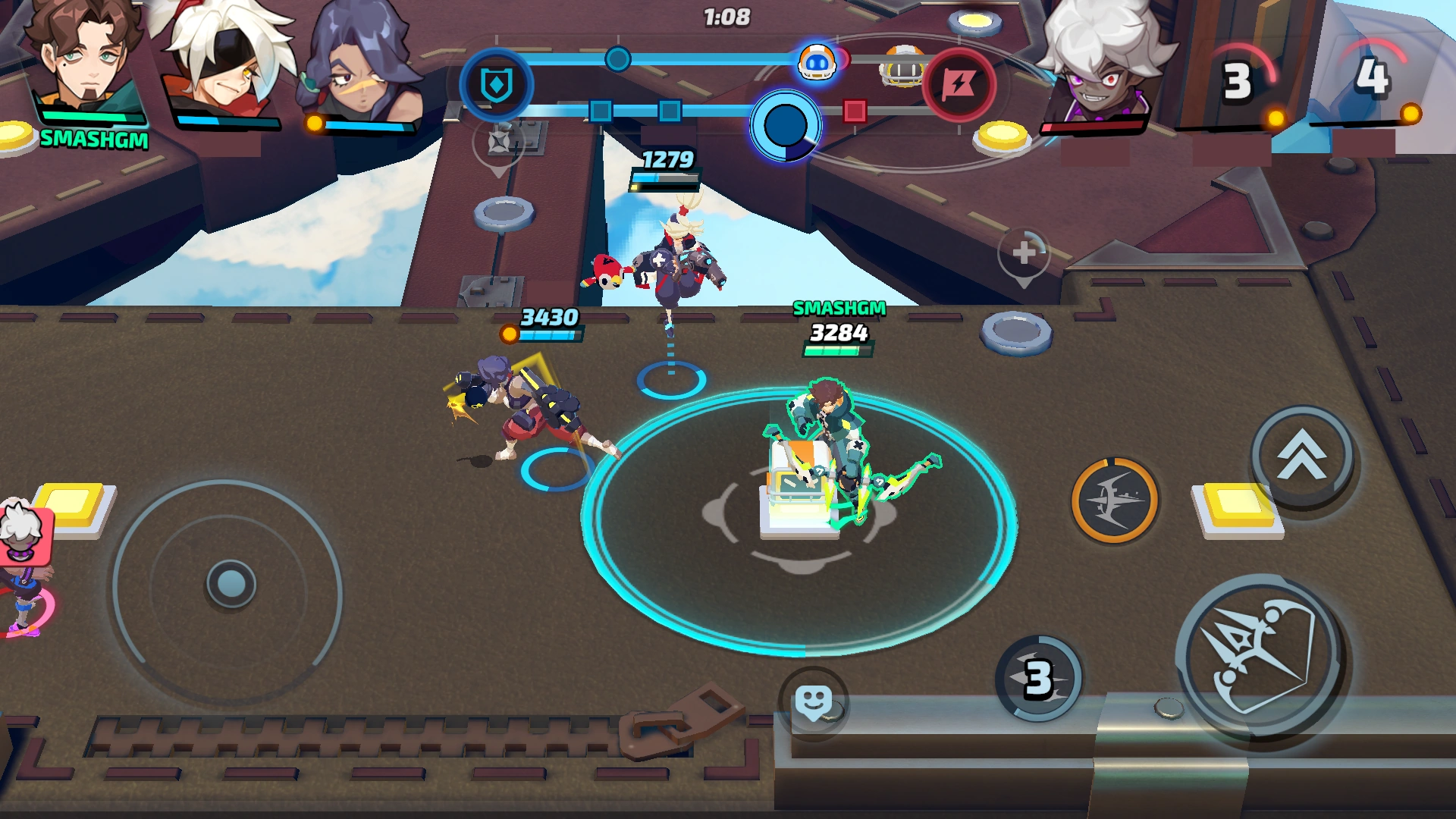This screenshot has width=1456, height=819.
Task: Tap the red lightning flag objective icon
Action: (x=959, y=85)
